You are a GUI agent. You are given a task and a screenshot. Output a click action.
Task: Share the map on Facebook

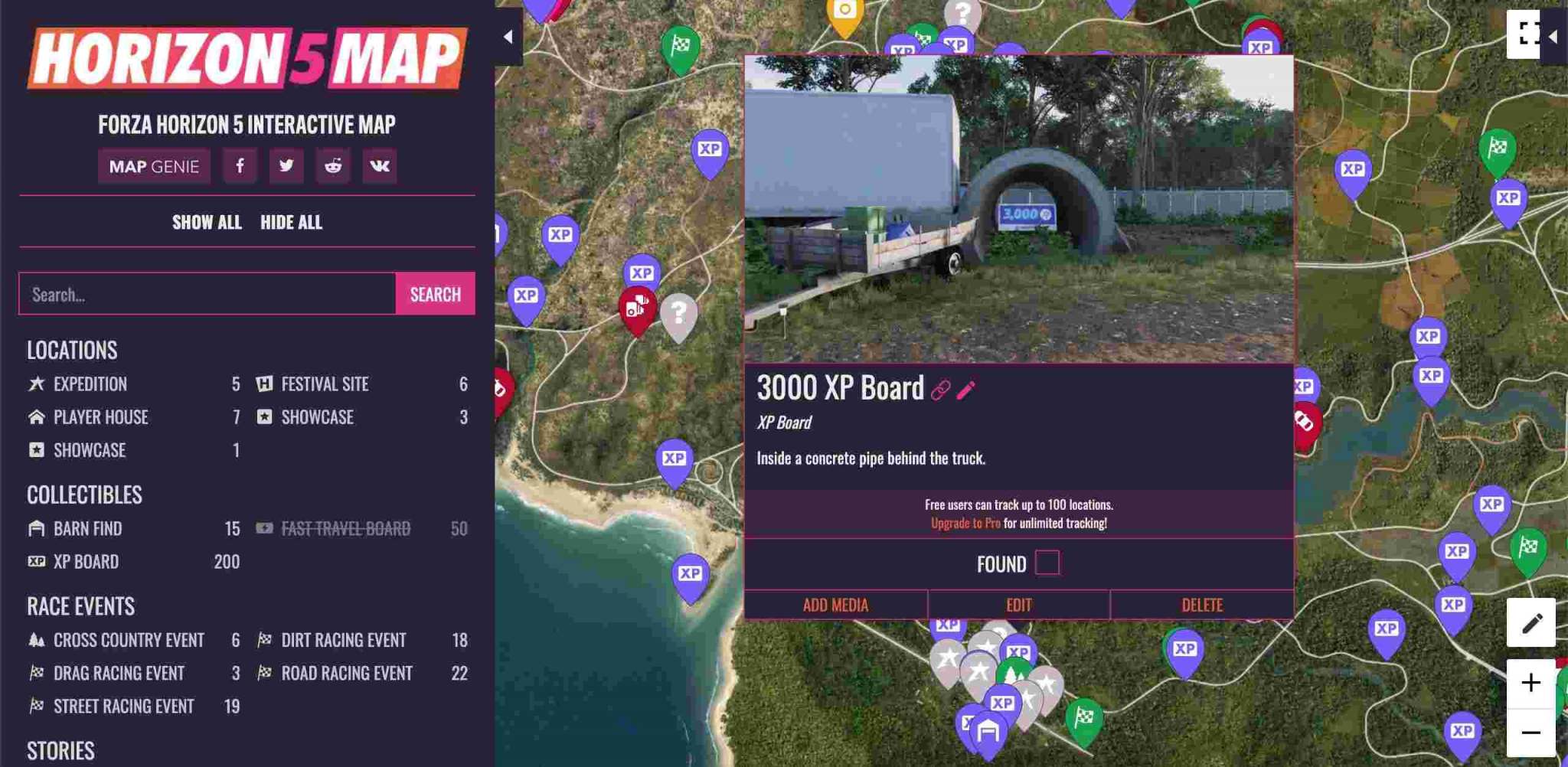click(x=240, y=165)
